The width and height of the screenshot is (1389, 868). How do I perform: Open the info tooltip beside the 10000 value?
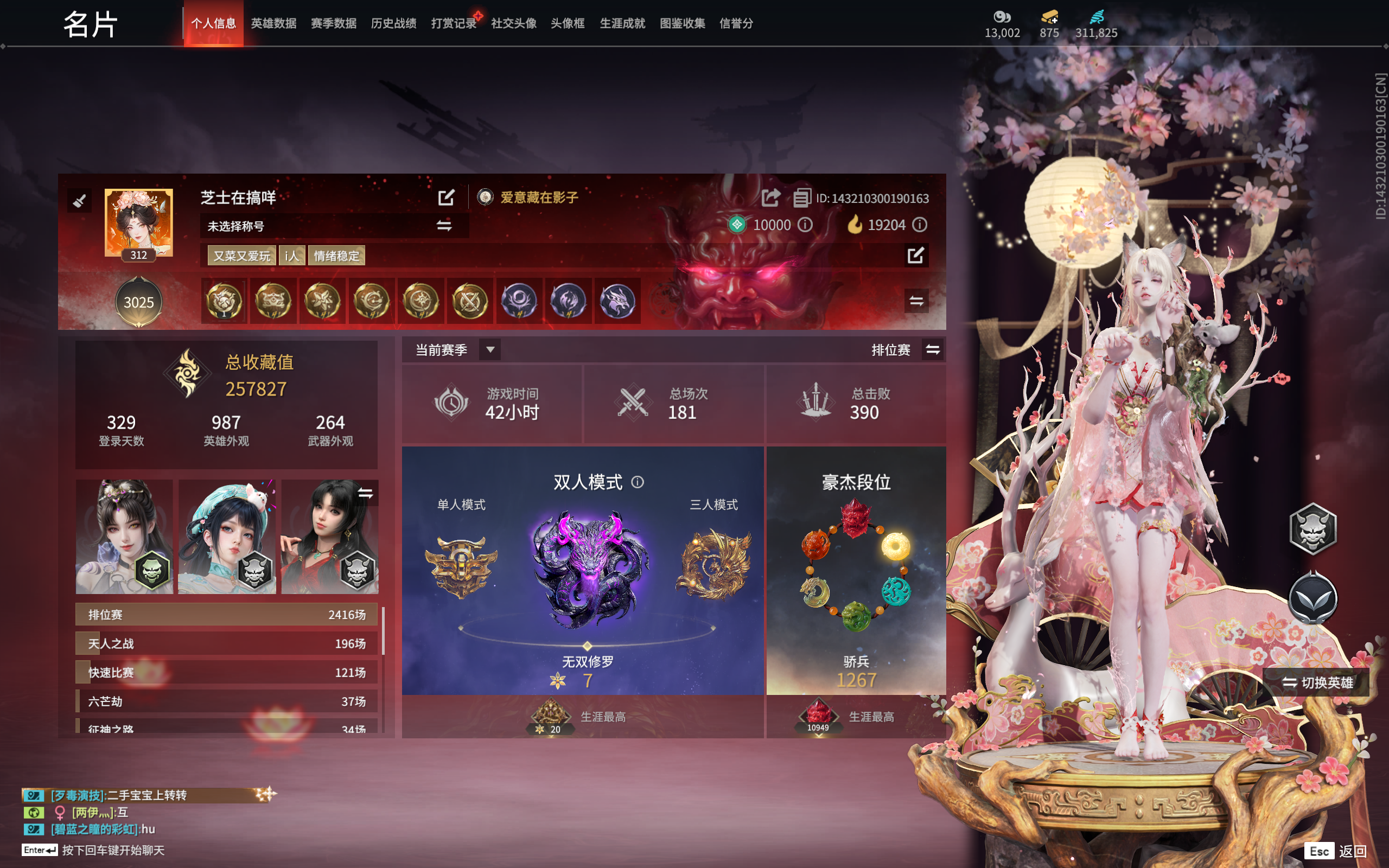point(806,226)
